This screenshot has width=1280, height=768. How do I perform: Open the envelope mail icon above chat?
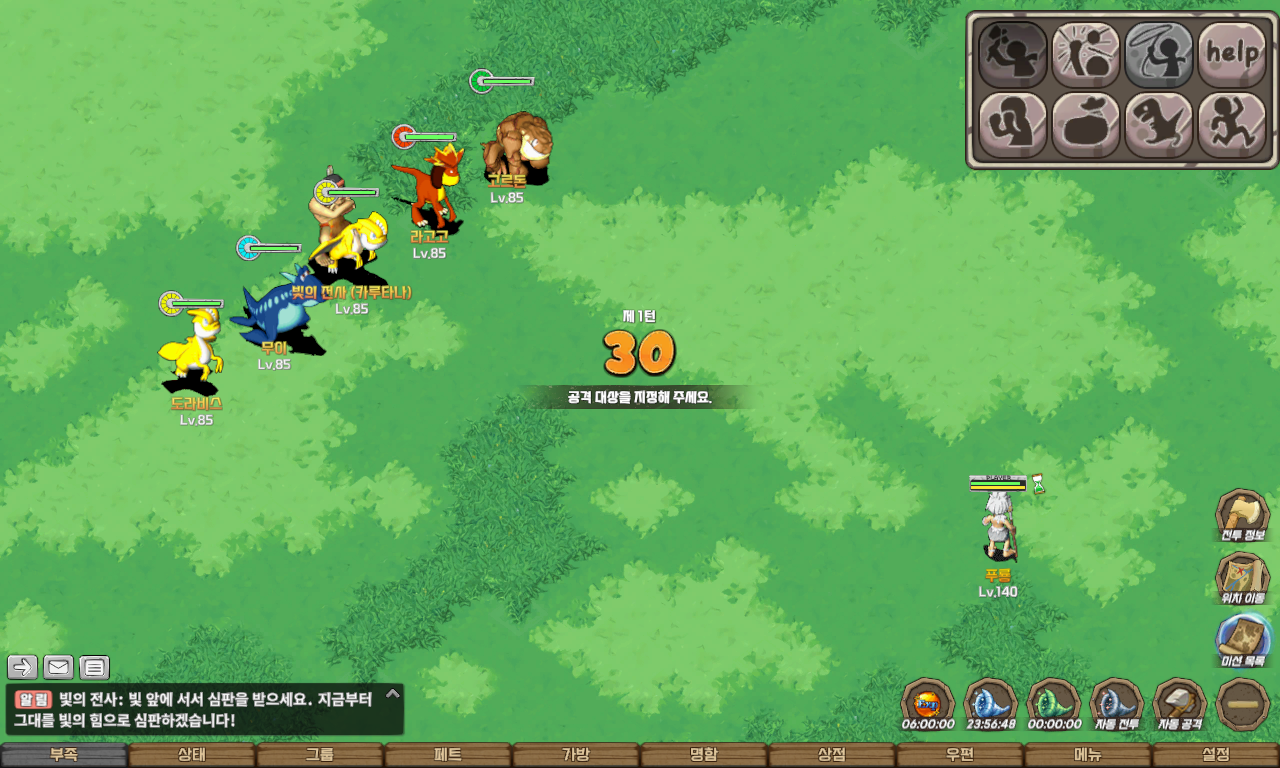[x=58, y=667]
